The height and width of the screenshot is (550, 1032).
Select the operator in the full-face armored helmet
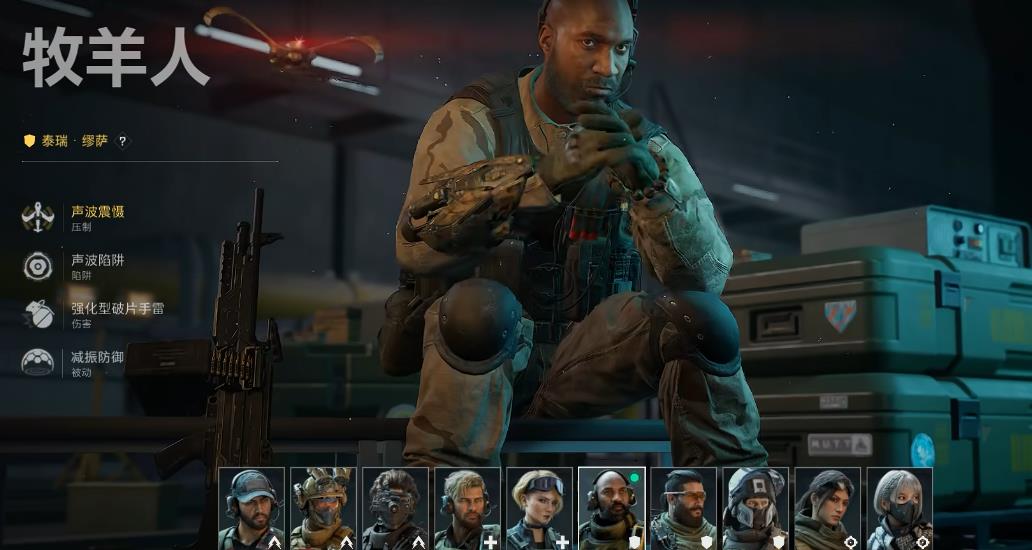pos(755,508)
